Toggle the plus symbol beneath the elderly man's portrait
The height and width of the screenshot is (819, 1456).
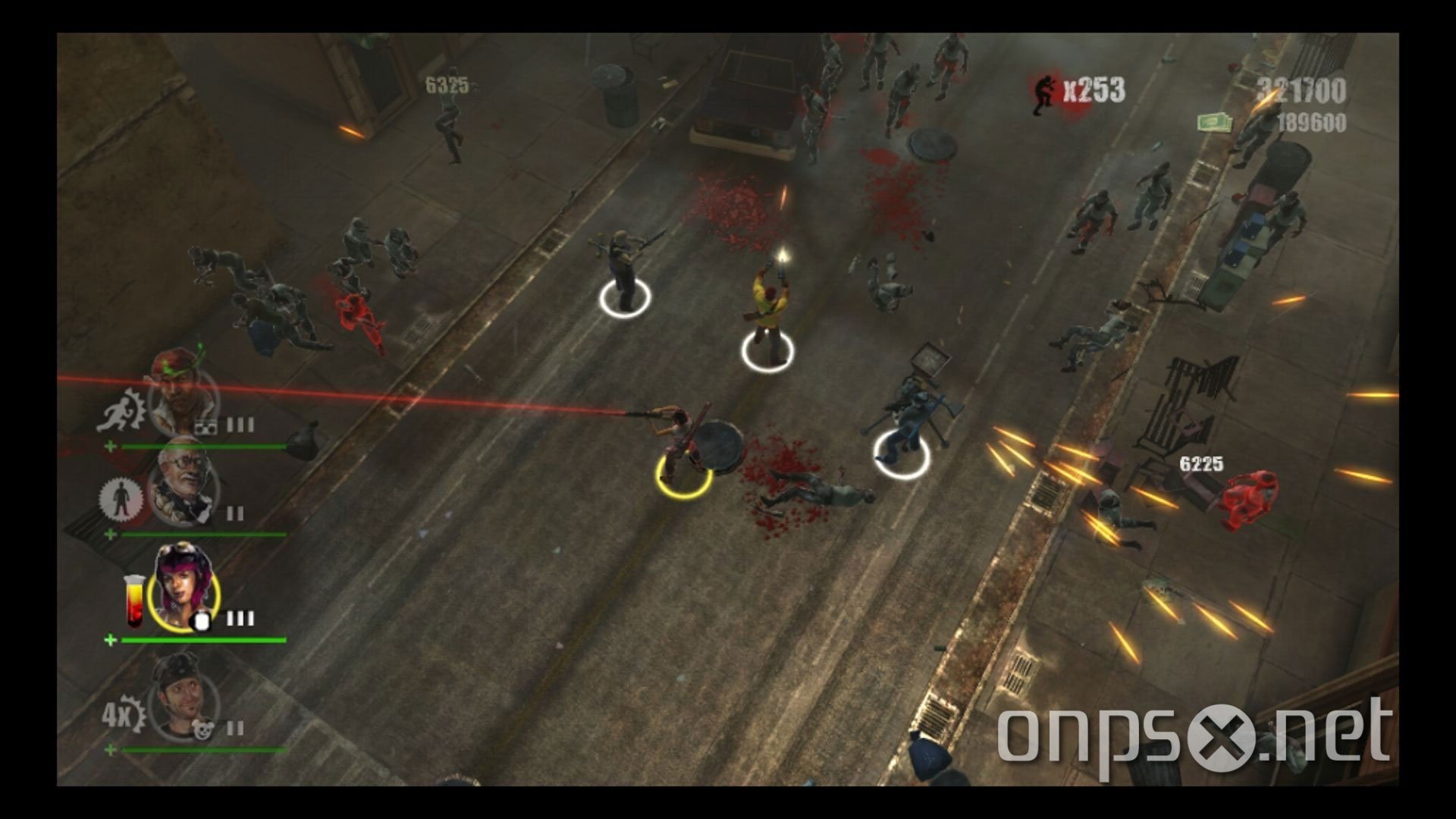[110, 532]
